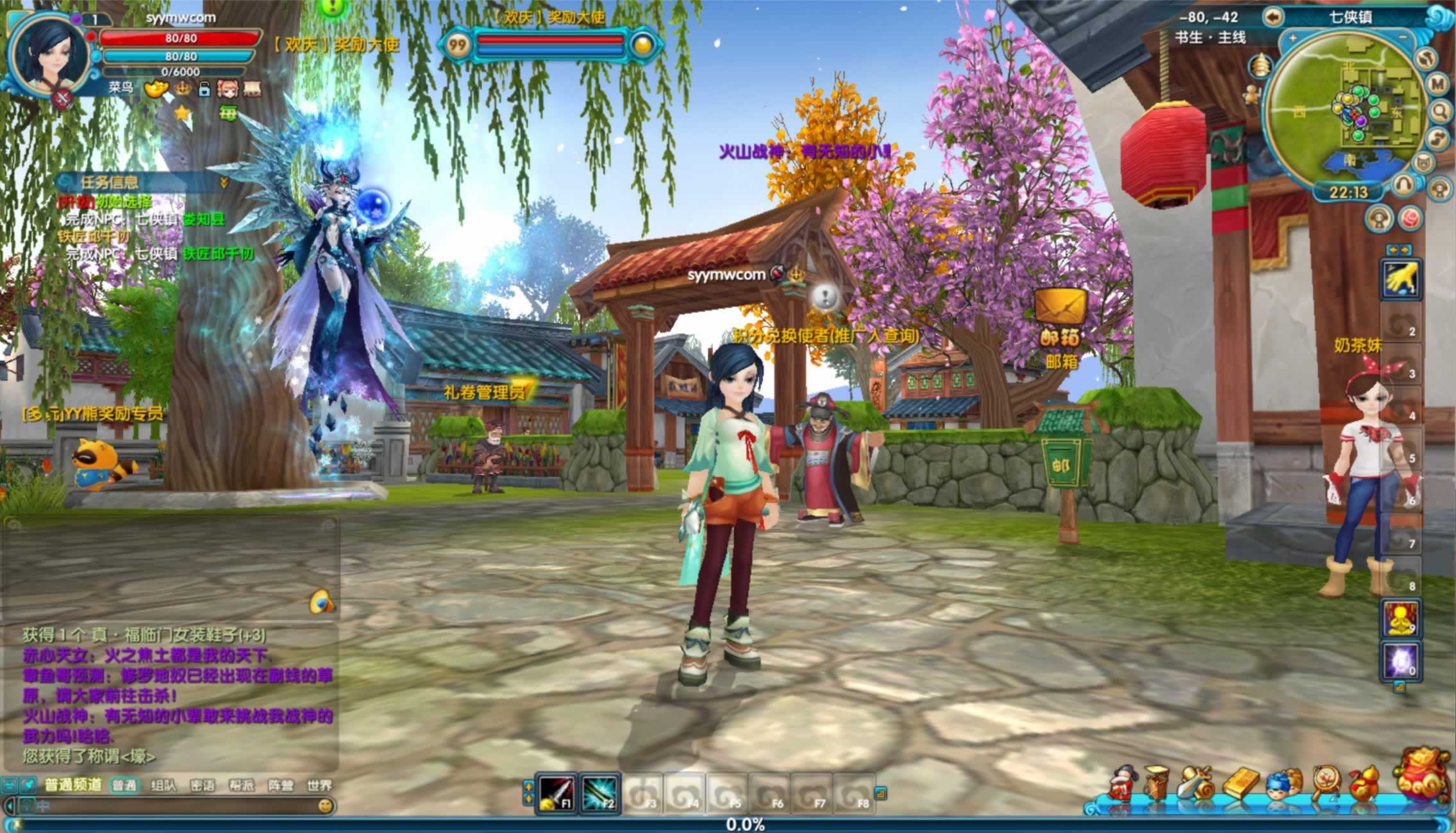
Task: Click the magnifying glass search button by minimap
Action: [1440, 111]
